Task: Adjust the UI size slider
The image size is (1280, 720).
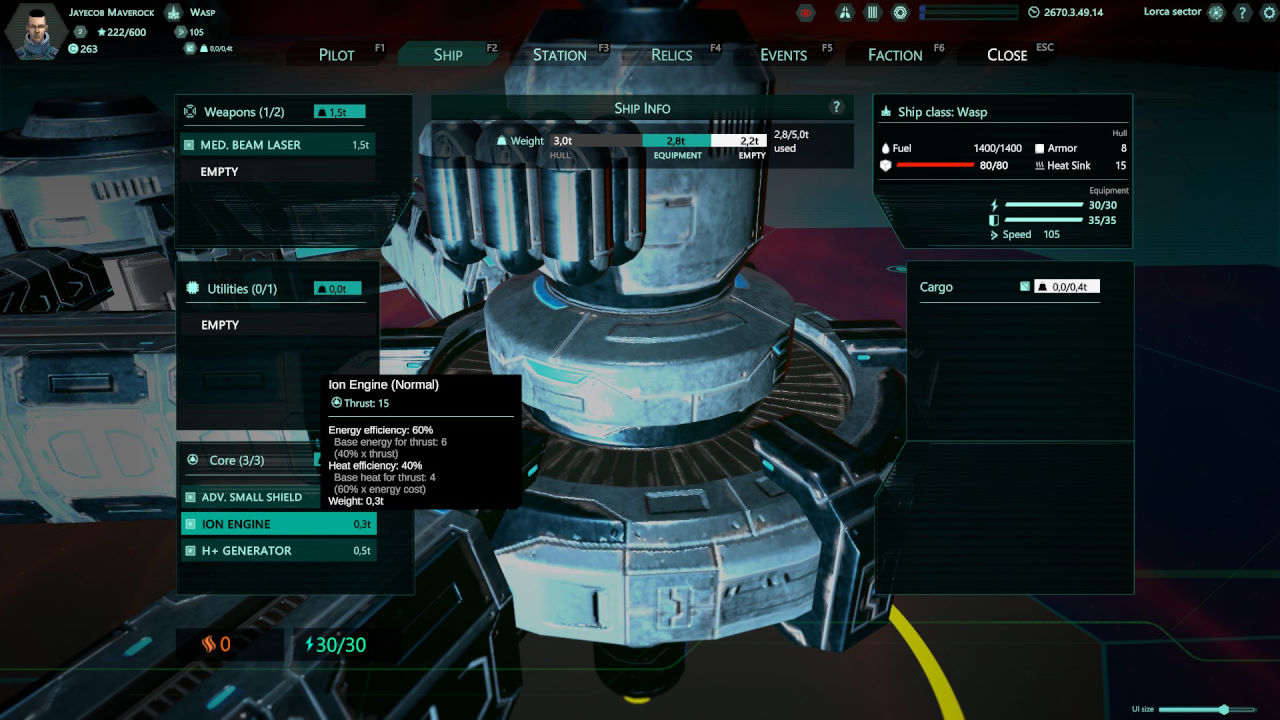Action: [x=1223, y=709]
